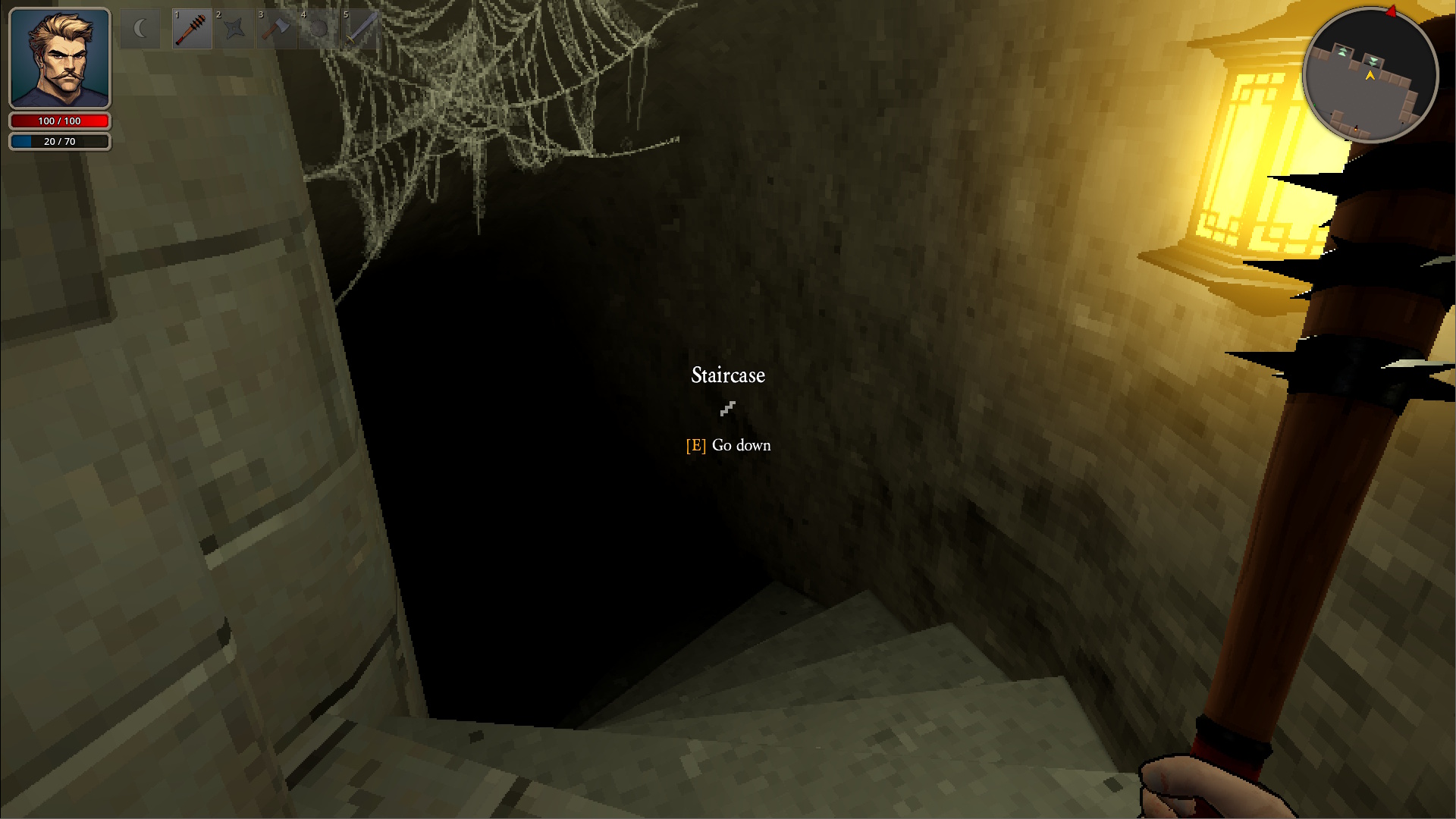The width and height of the screenshot is (1456, 819).
Task: Select the spiked bat in hotbar slot 1
Action: click(191, 28)
